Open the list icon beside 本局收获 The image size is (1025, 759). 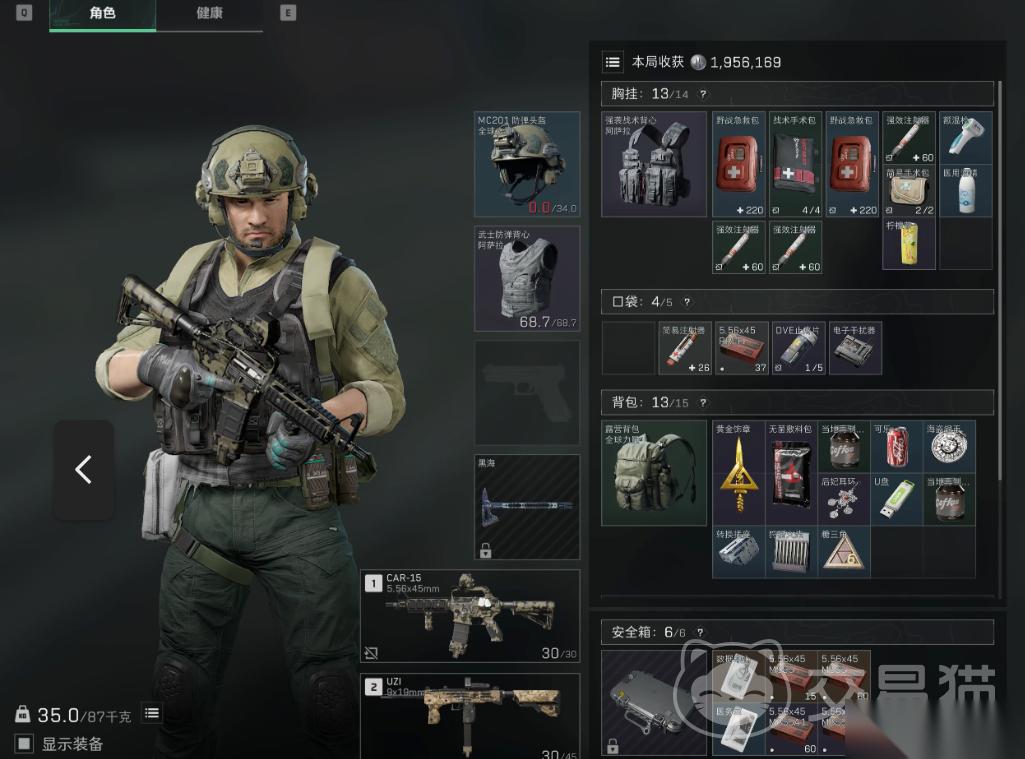[x=612, y=62]
